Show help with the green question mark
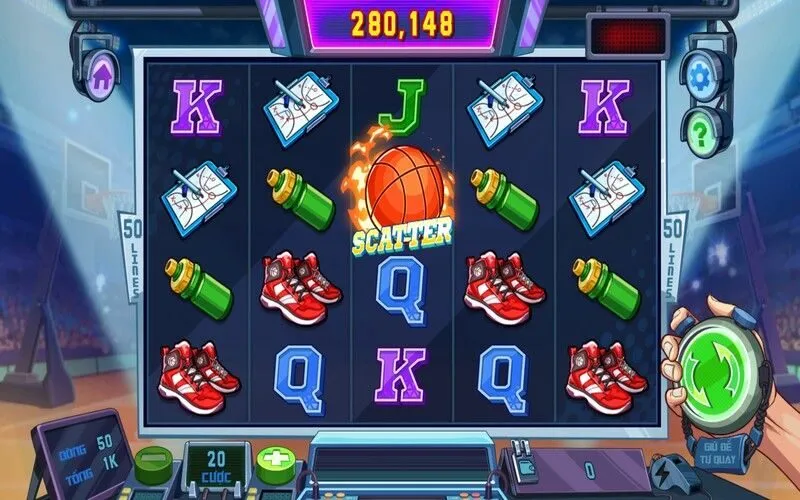Viewport: 800px width, 500px height. pos(707,130)
